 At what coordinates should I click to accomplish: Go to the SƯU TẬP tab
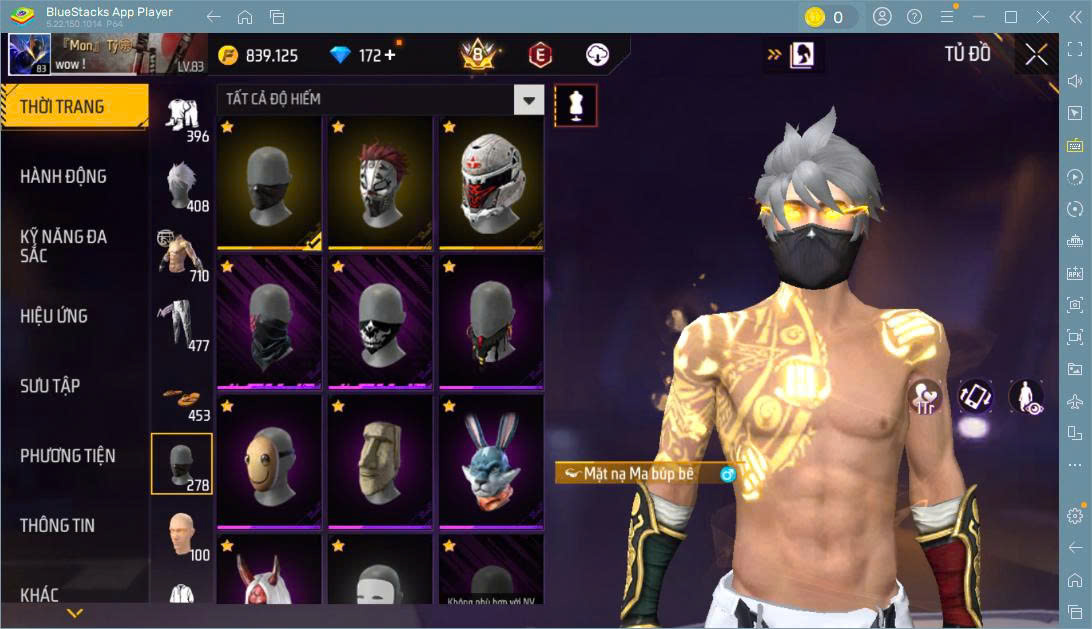(x=51, y=386)
